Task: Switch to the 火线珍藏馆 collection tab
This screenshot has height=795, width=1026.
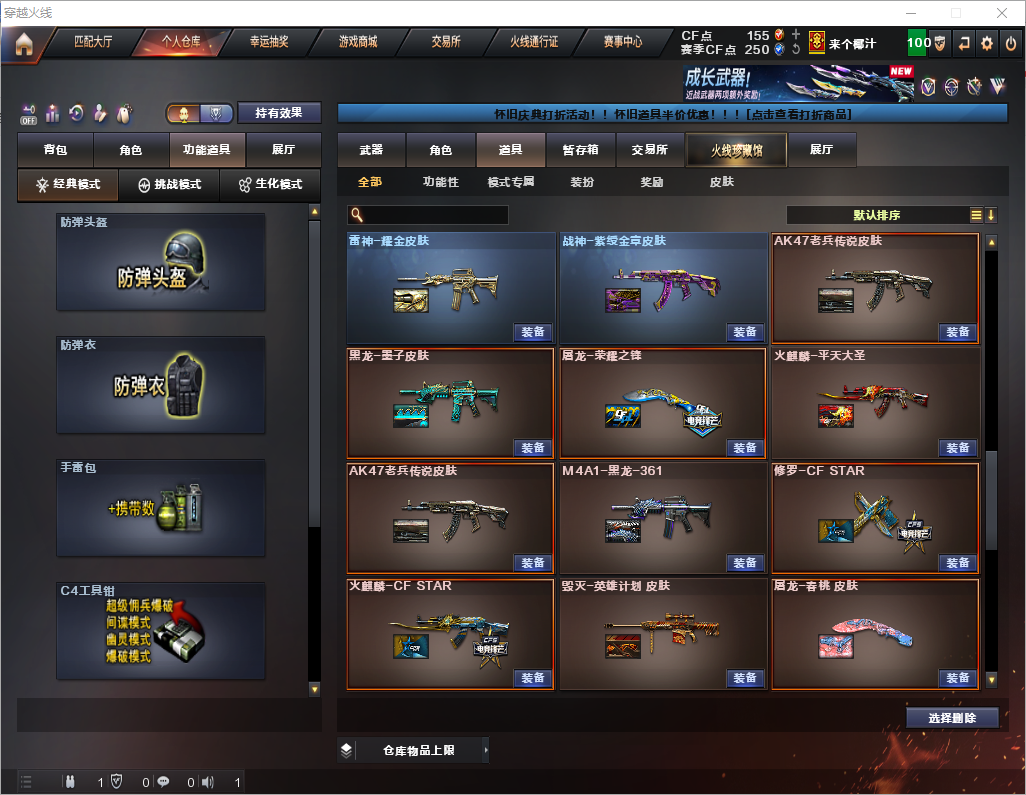Action: (736, 150)
